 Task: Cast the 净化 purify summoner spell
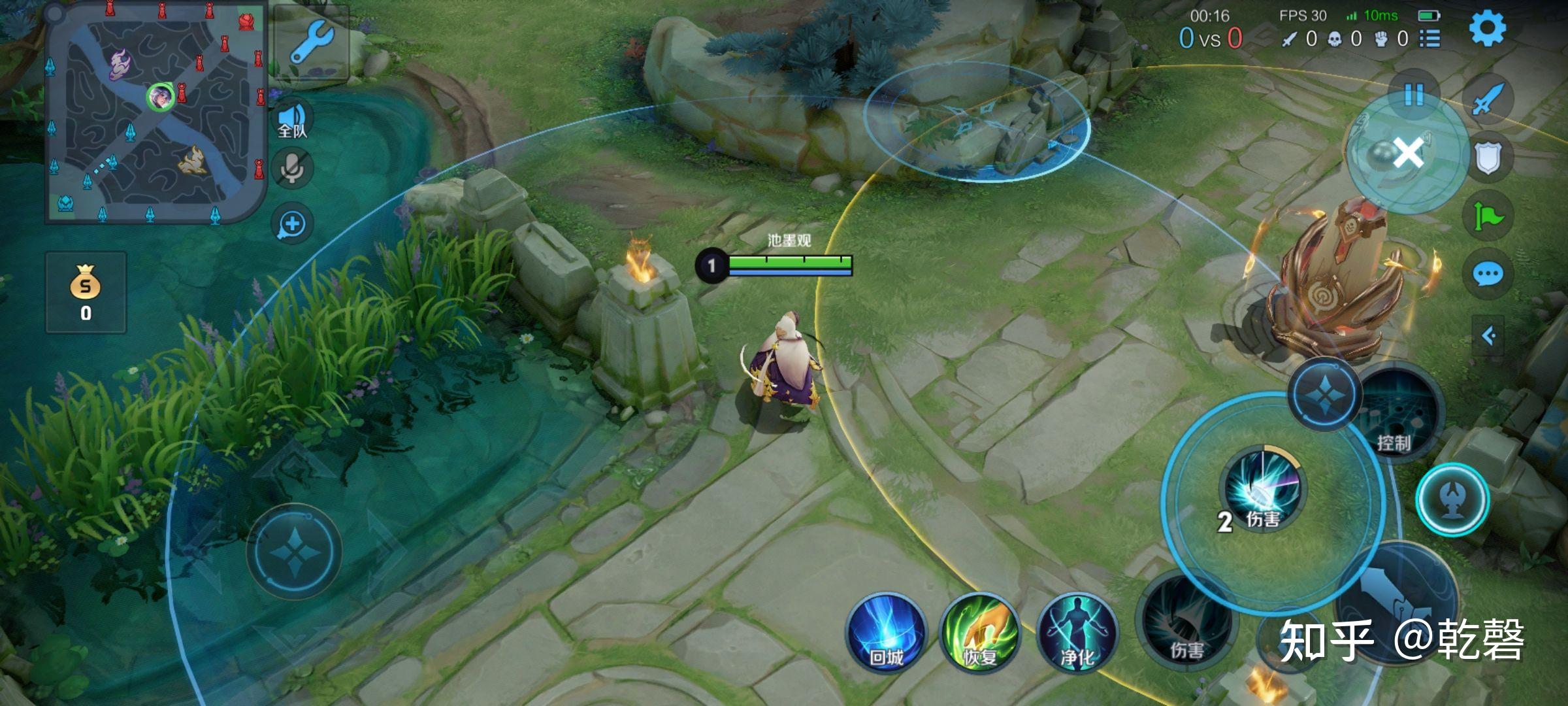tap(1076, 632)
